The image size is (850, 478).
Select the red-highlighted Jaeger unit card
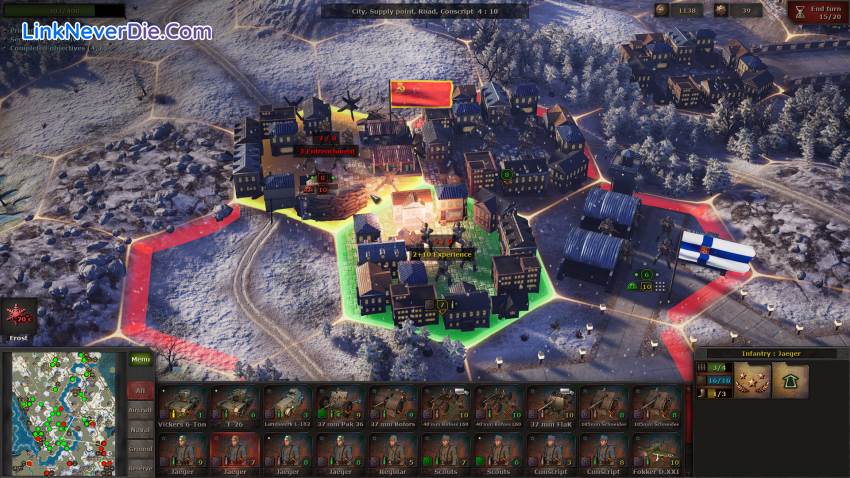(x=236, y=451)
